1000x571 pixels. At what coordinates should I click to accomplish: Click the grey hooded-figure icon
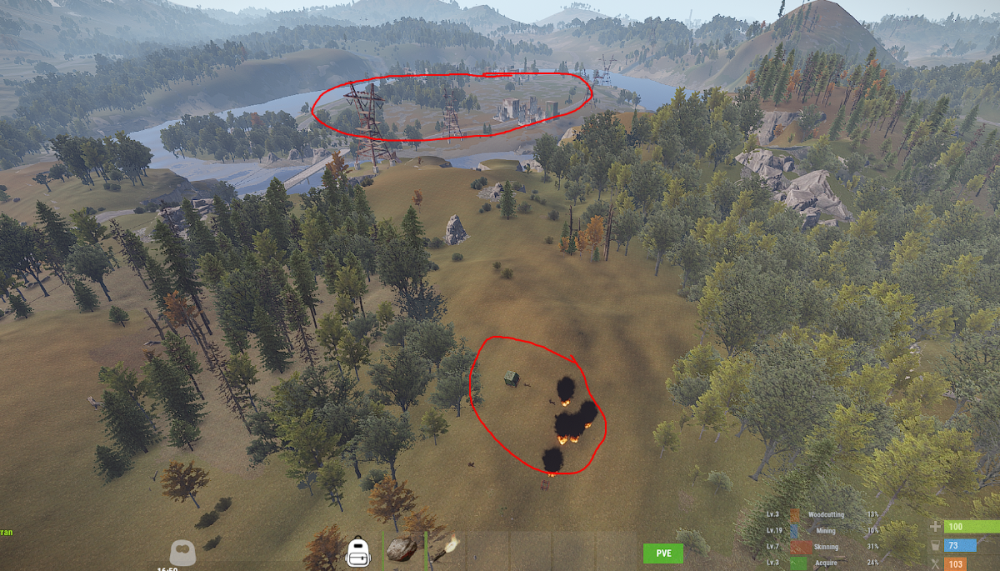click(182, 551)
